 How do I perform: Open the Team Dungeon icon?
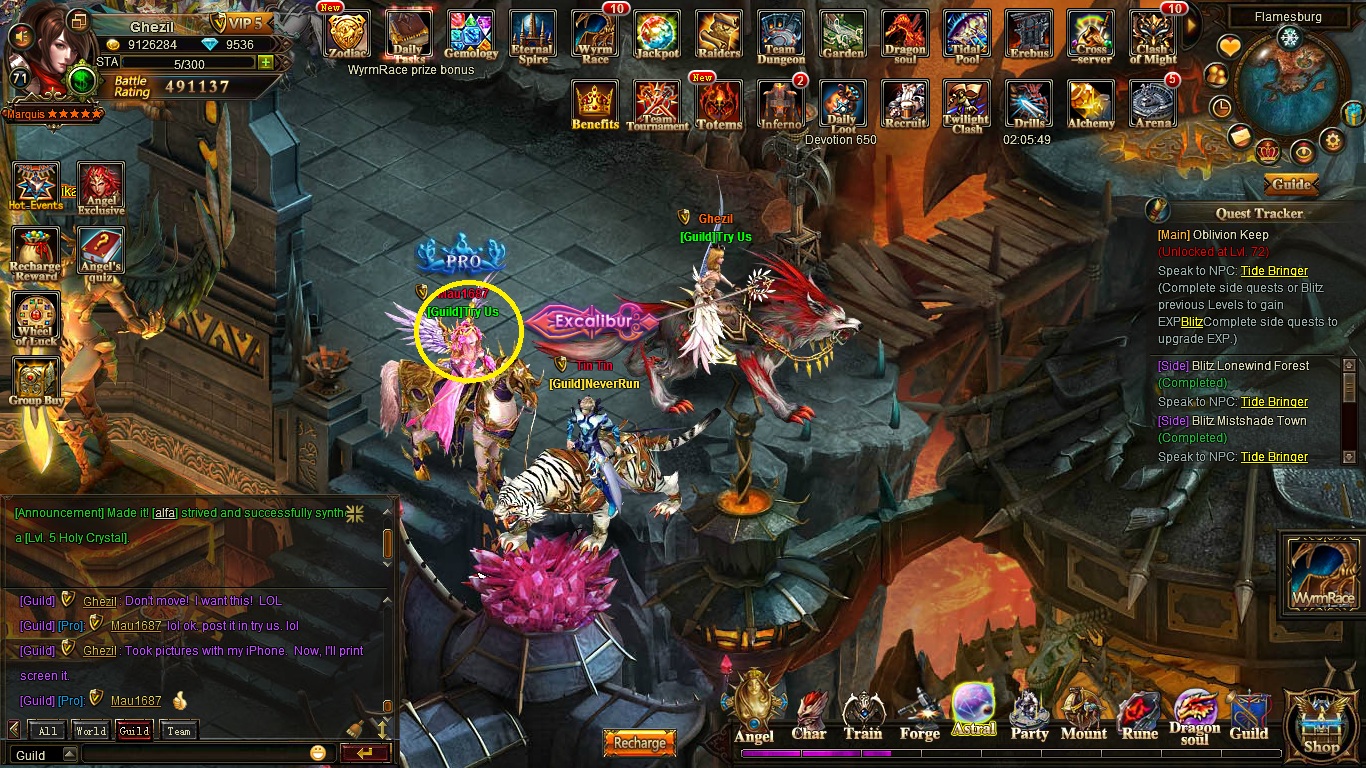coord(781,35)
